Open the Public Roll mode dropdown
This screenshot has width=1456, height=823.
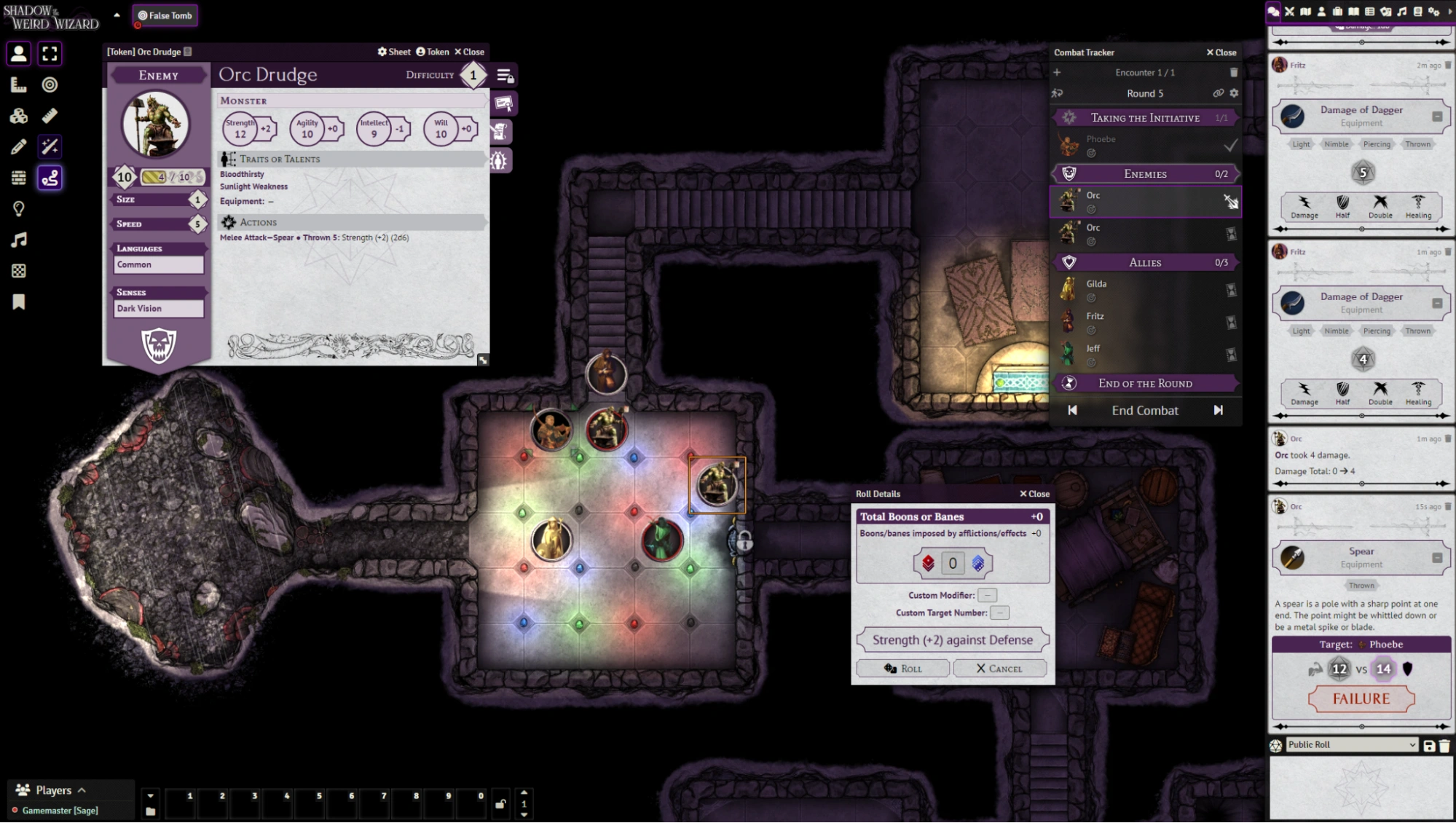[1351, 745]
